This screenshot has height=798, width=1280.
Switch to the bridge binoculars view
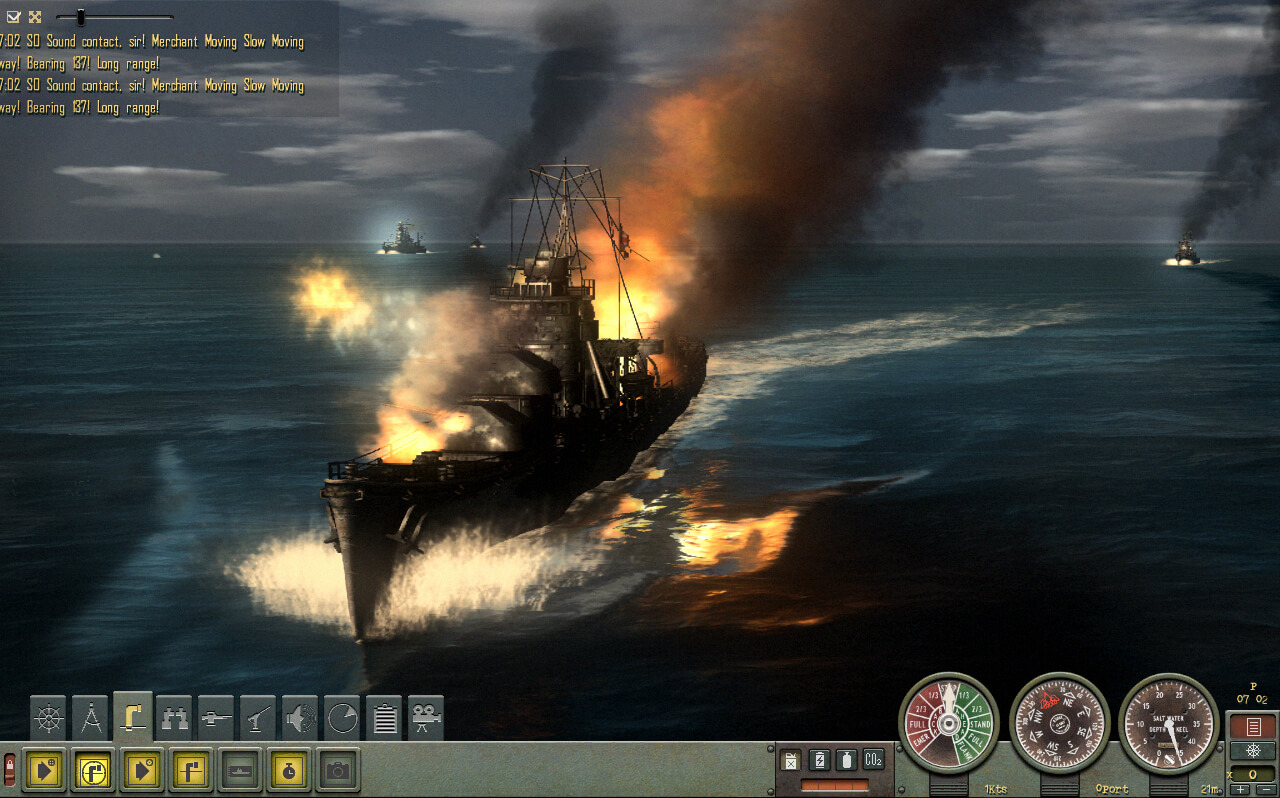175,716
